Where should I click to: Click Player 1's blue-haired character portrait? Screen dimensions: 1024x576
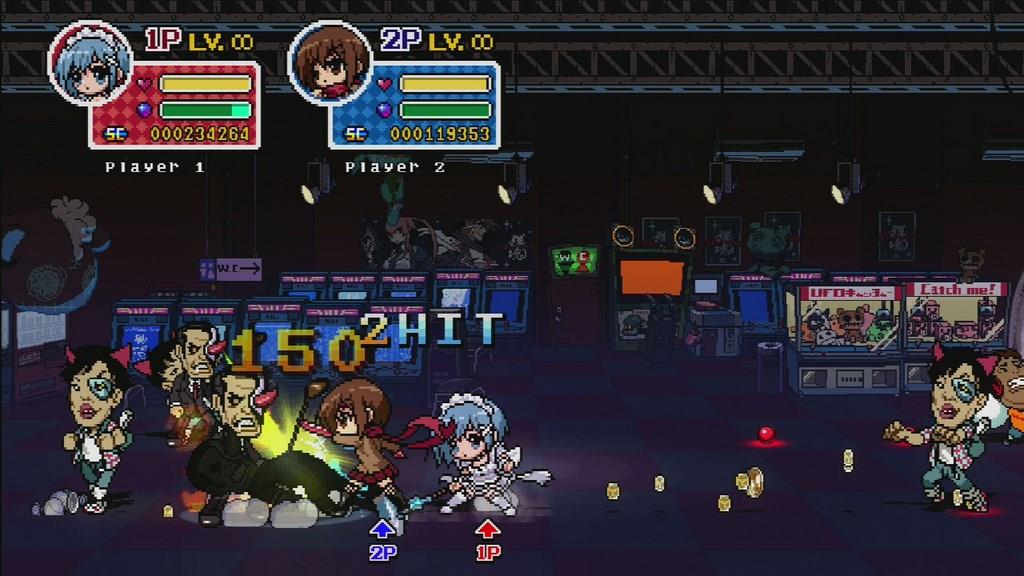(x=90, y=63)
